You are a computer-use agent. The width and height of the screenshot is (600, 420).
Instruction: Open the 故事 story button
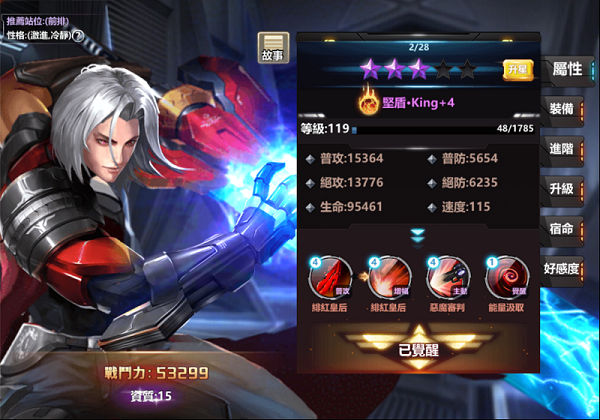pos(273,48)
